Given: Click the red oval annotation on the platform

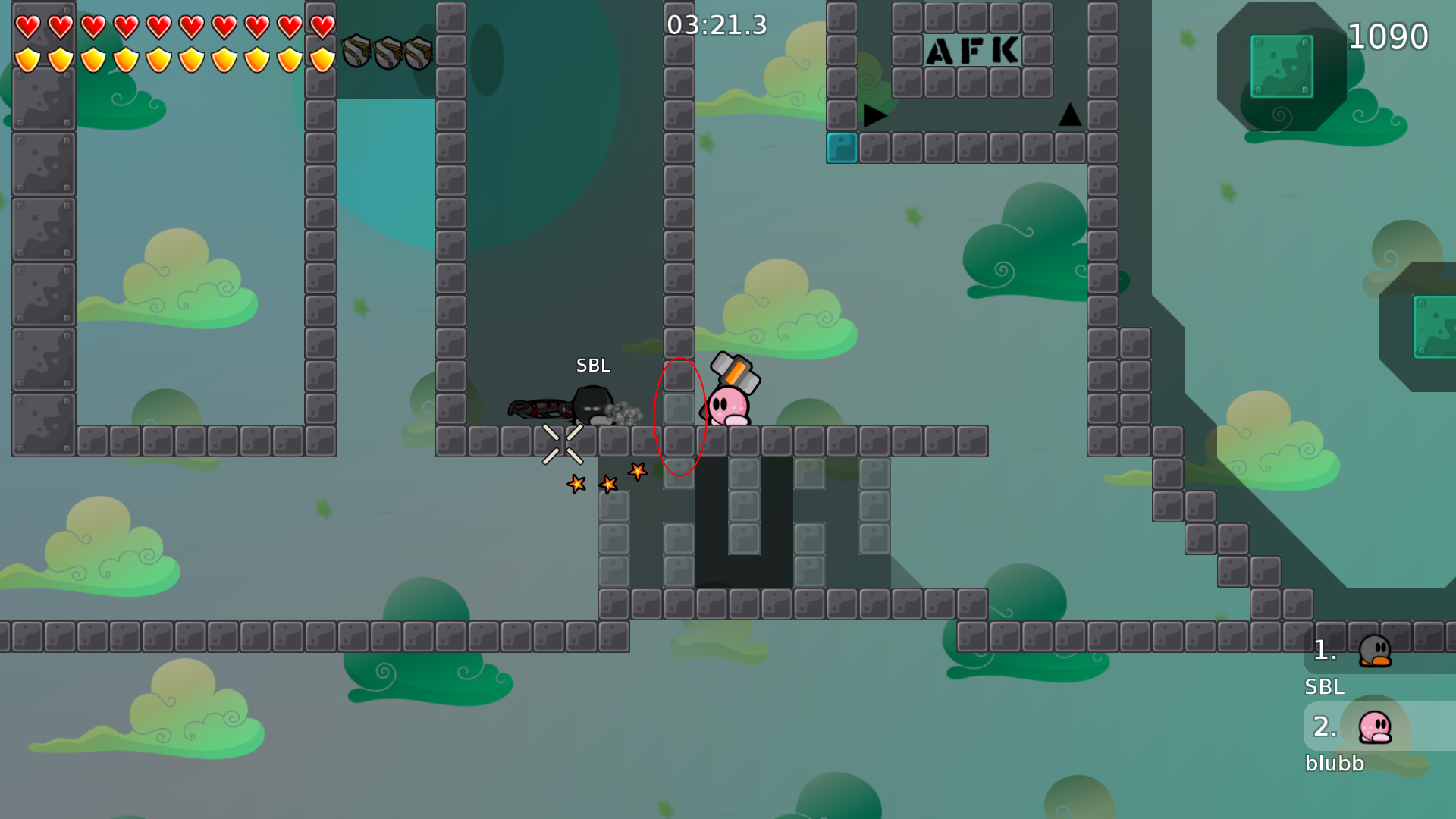Looking at the screenshot, I should [x=679, y=416].
